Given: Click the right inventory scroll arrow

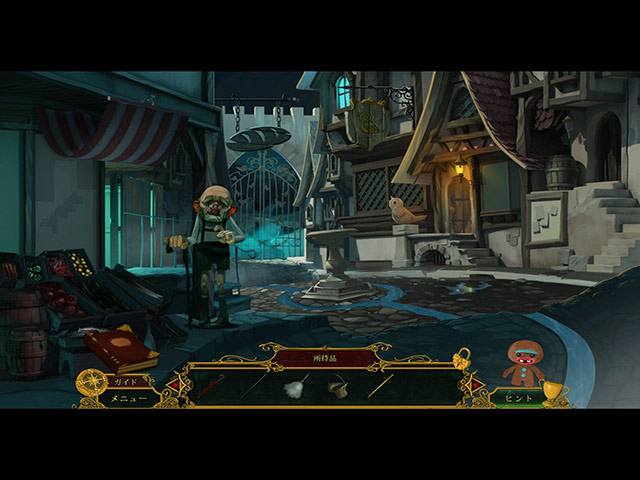Looking at the screenshot, I should click(x=476, y=384).
